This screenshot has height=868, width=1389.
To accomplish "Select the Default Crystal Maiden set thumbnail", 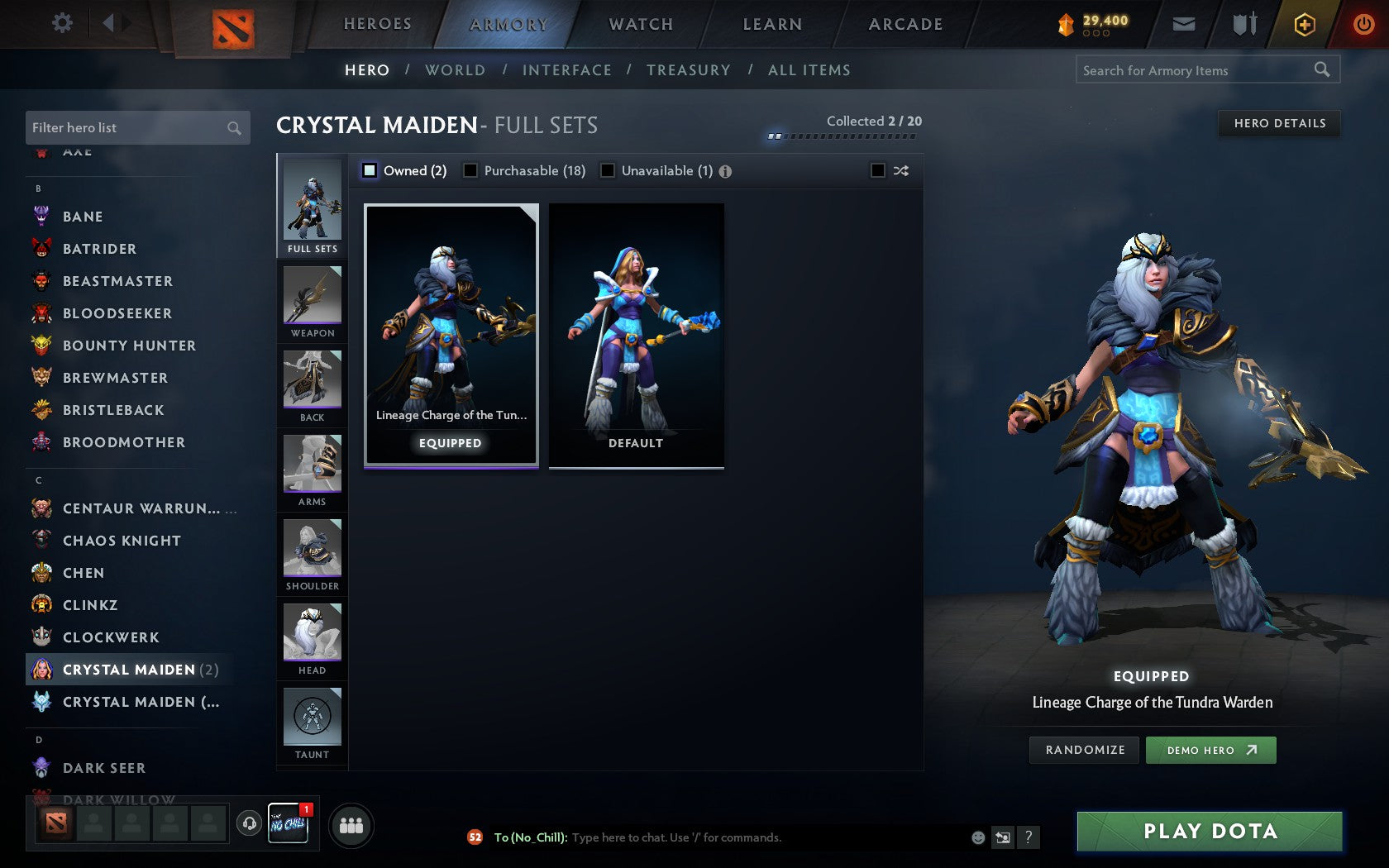I will (x=635, y=334).
